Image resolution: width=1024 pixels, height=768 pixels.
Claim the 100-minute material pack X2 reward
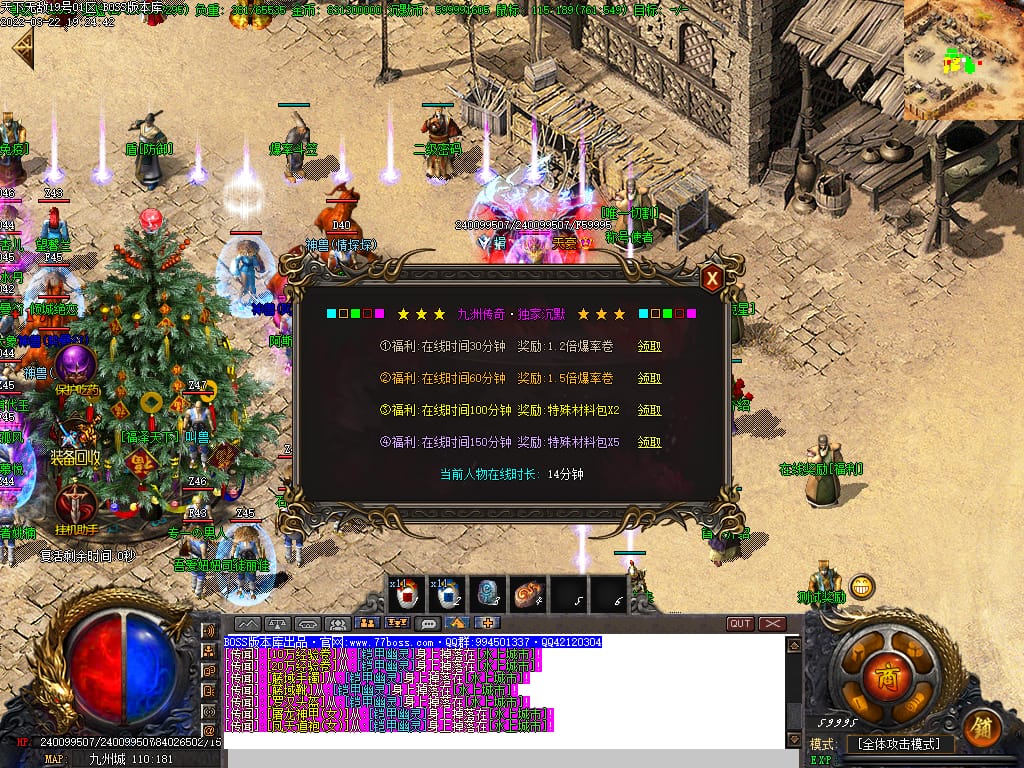(649, 410)
